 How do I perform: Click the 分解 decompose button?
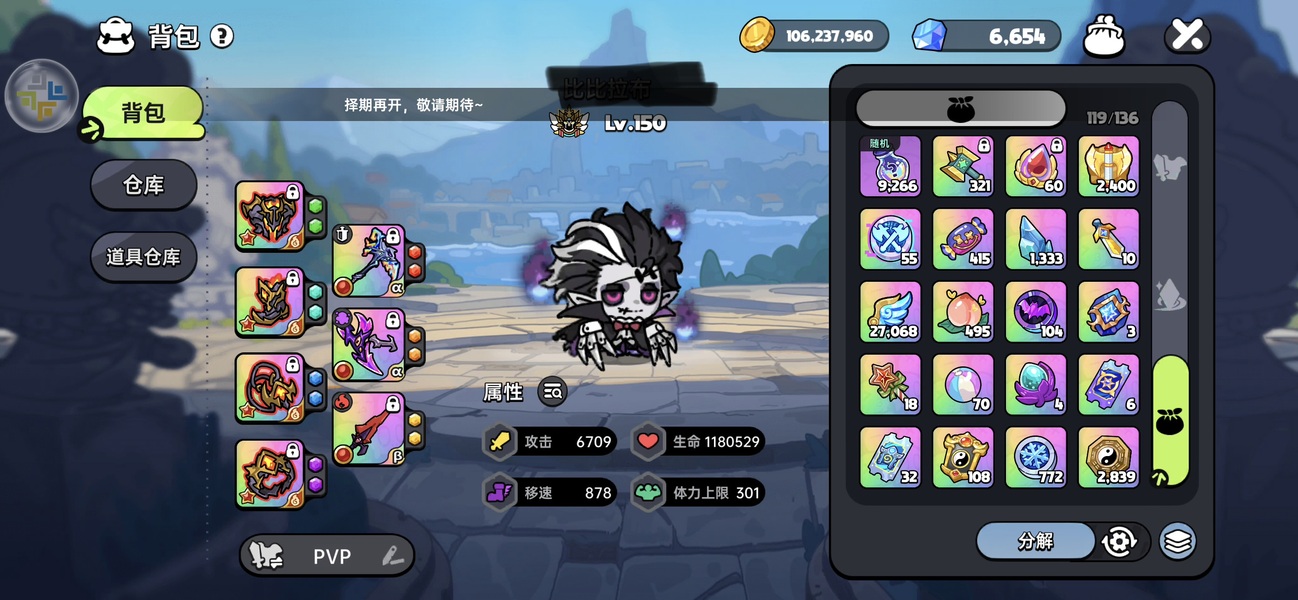1035,541
